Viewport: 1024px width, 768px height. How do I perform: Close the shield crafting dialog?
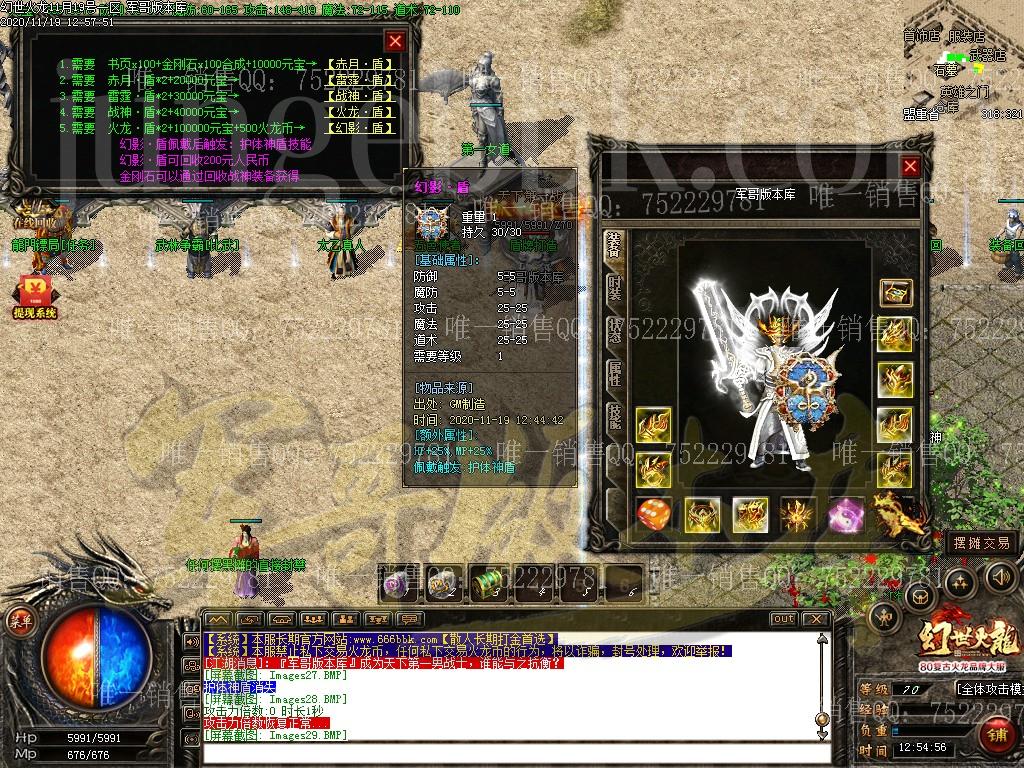pos(396,41)
